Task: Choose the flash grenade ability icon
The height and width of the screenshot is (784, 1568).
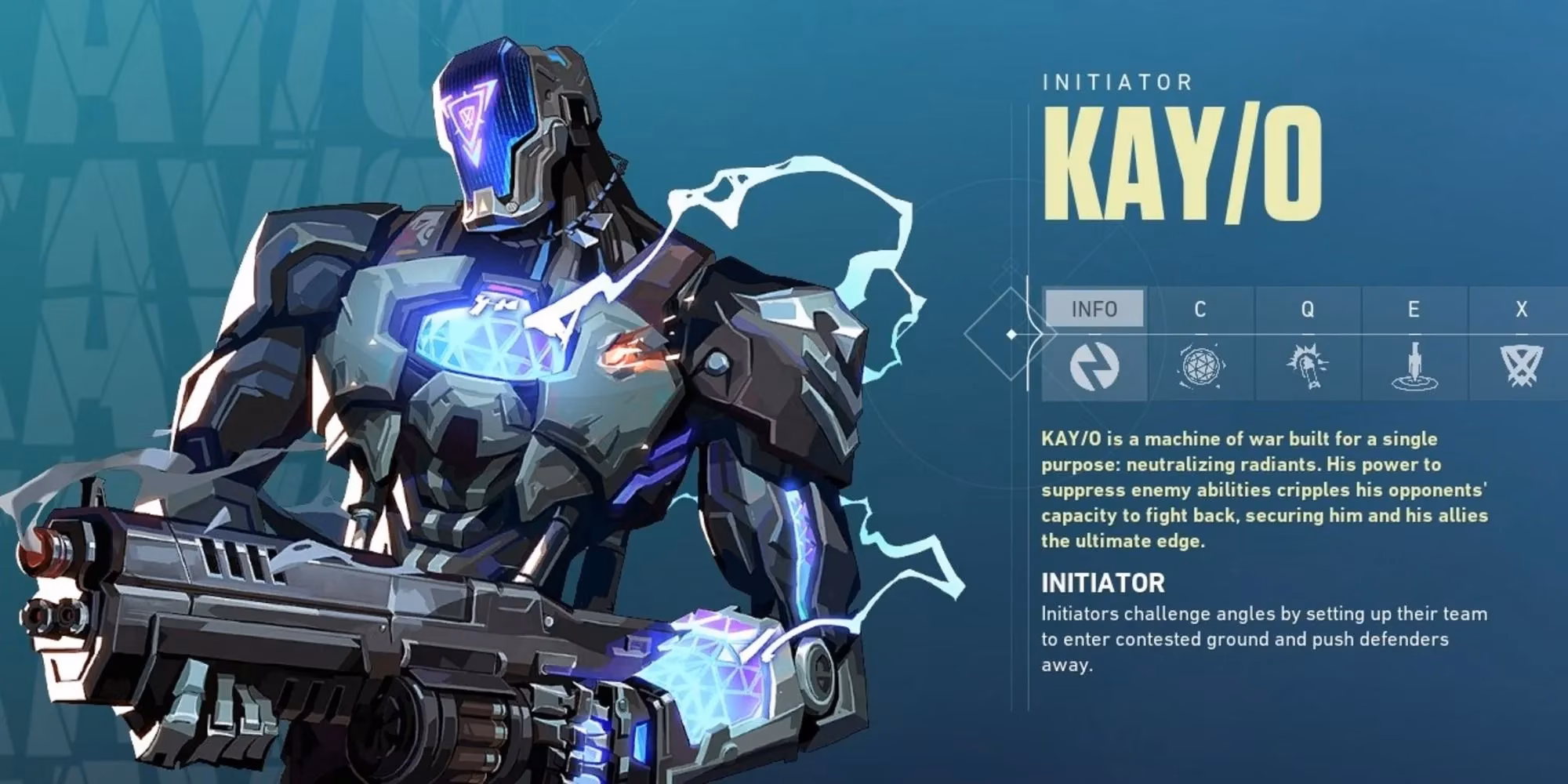Action: click(x=1308, y=366)
